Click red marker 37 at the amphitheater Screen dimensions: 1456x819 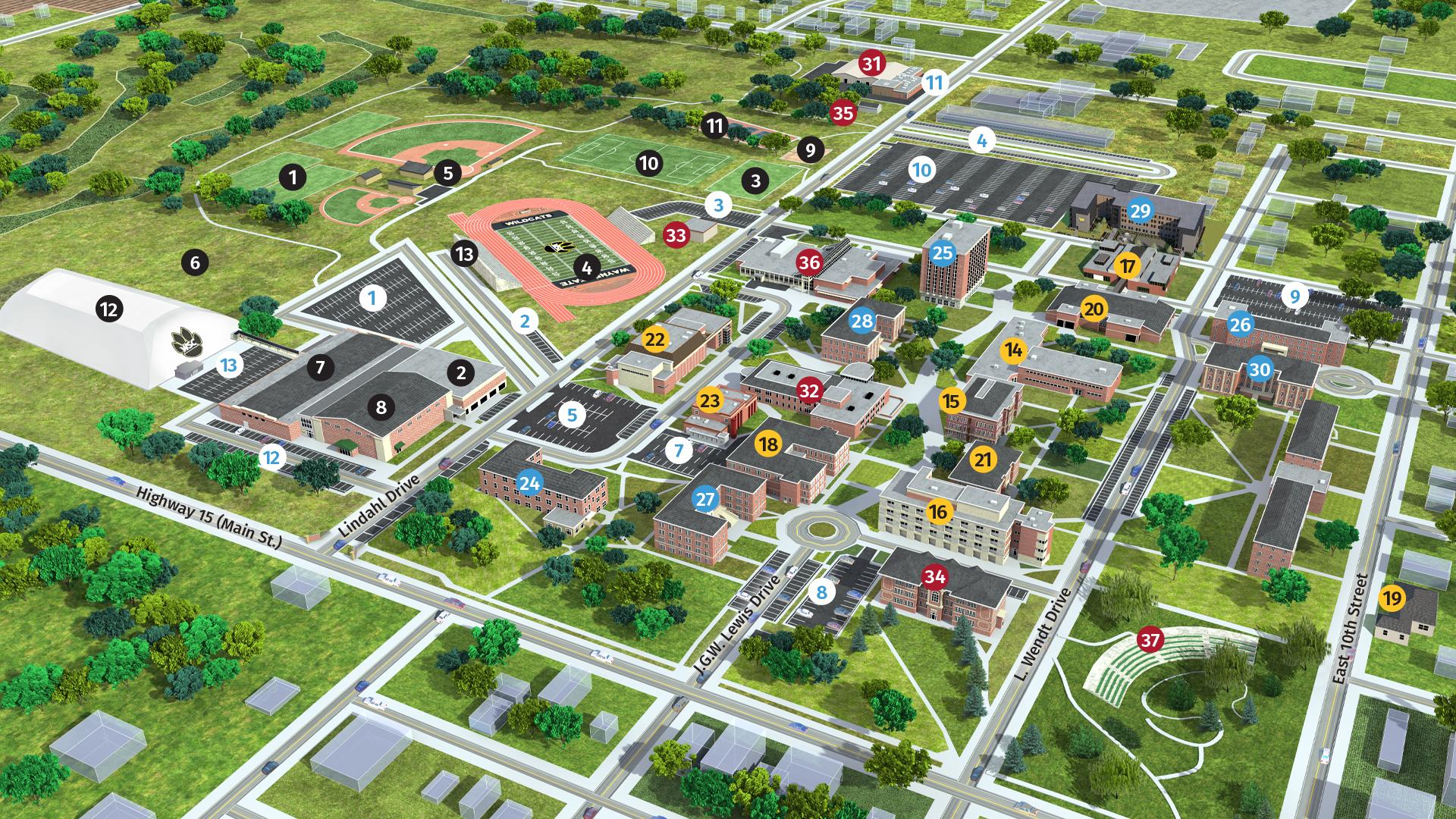(x=1150, y=640)
